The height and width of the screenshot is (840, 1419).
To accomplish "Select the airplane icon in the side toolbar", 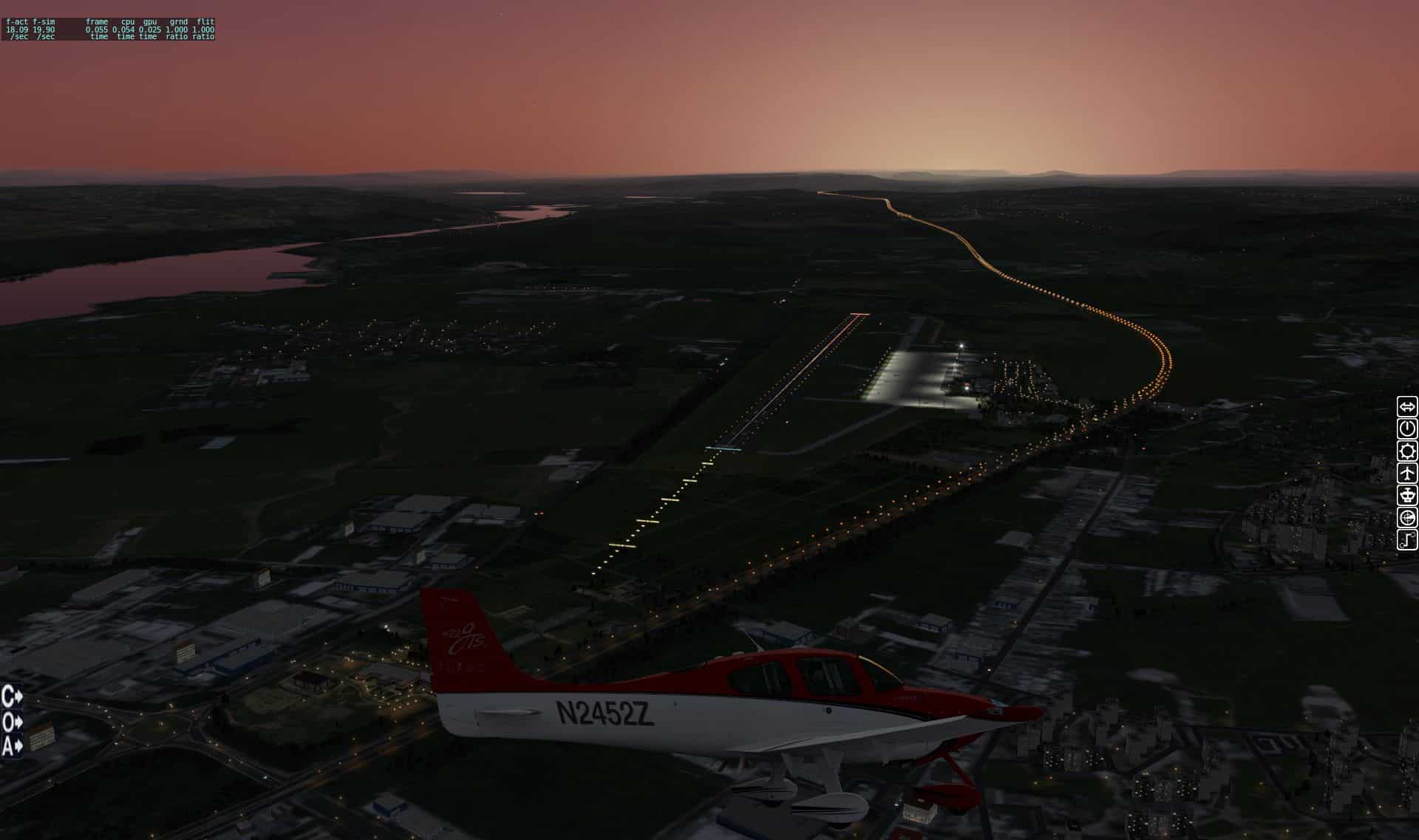I will [x=1407, y=473].
